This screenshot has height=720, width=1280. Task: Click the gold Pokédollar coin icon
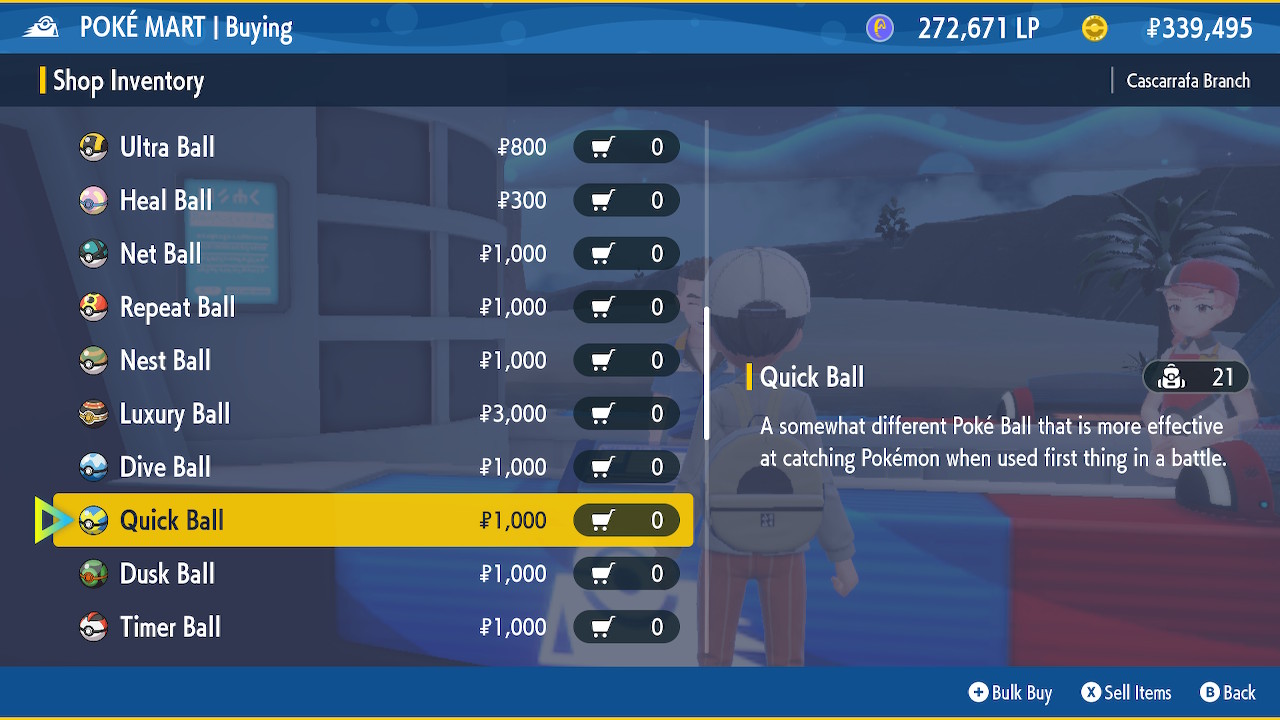(1094, 27)
